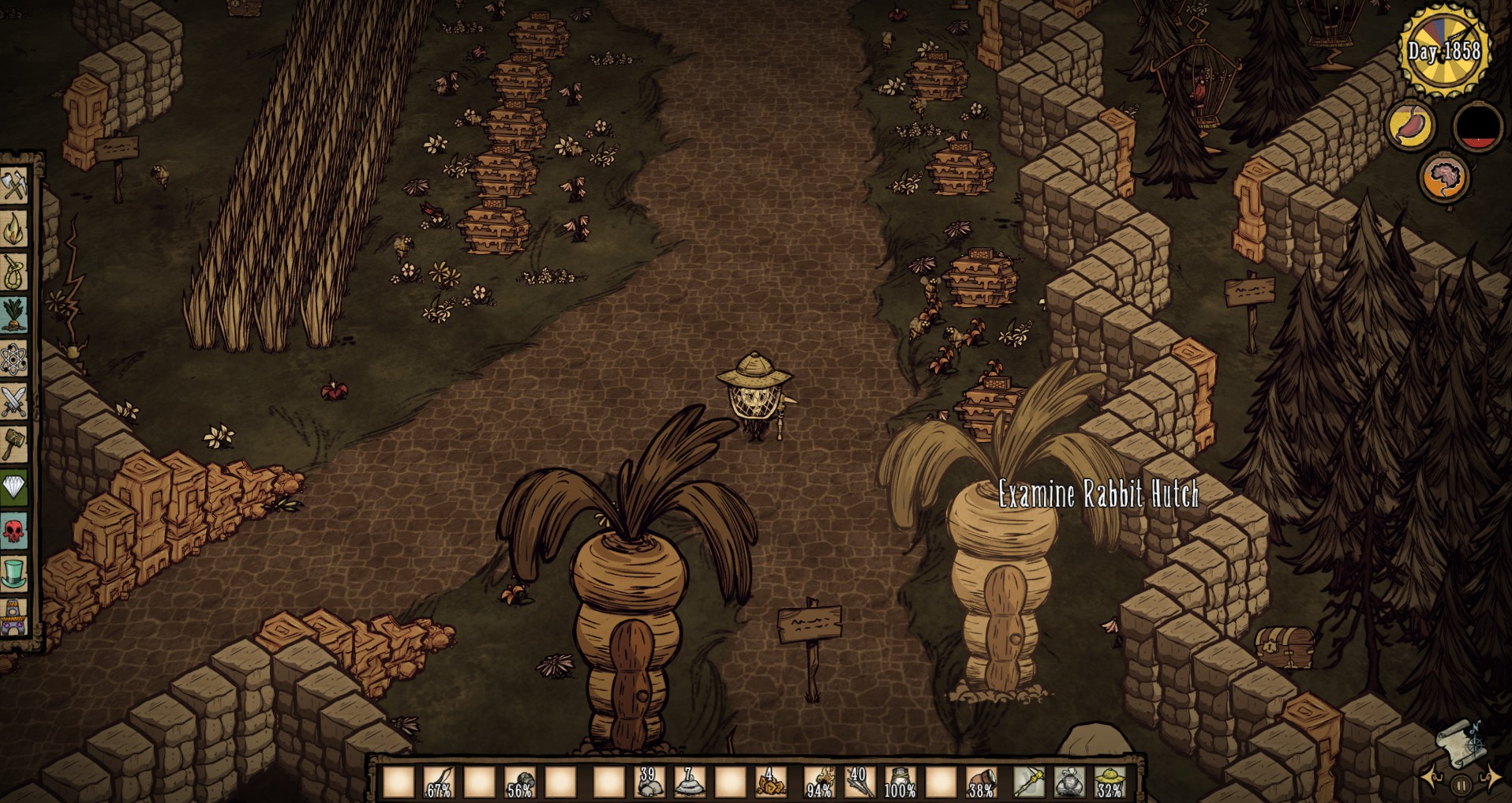The height and width of the screenshot is (803, 1512).
Task: Select the stack of 40 twigs
Action: [859, 781]
